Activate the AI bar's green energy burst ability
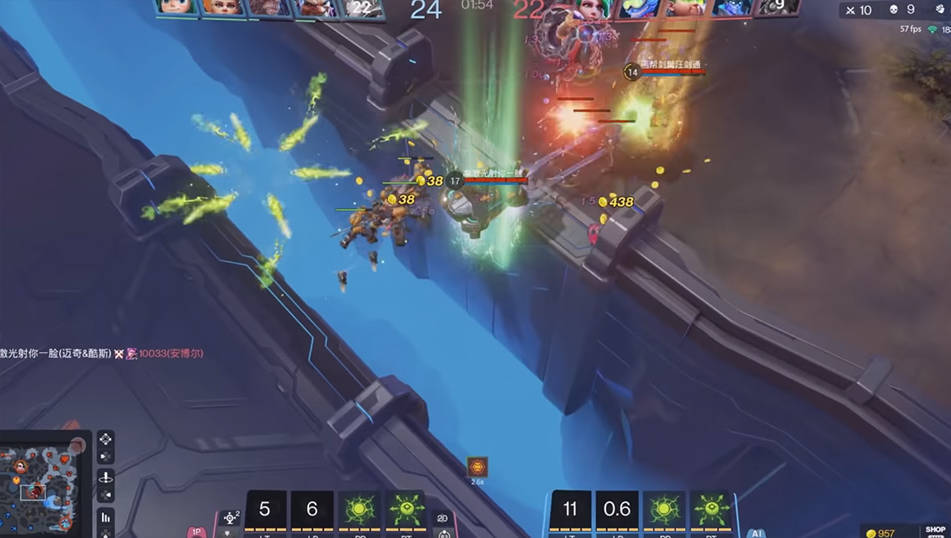This screenshot has width=951, height=538. pos(663,510)
